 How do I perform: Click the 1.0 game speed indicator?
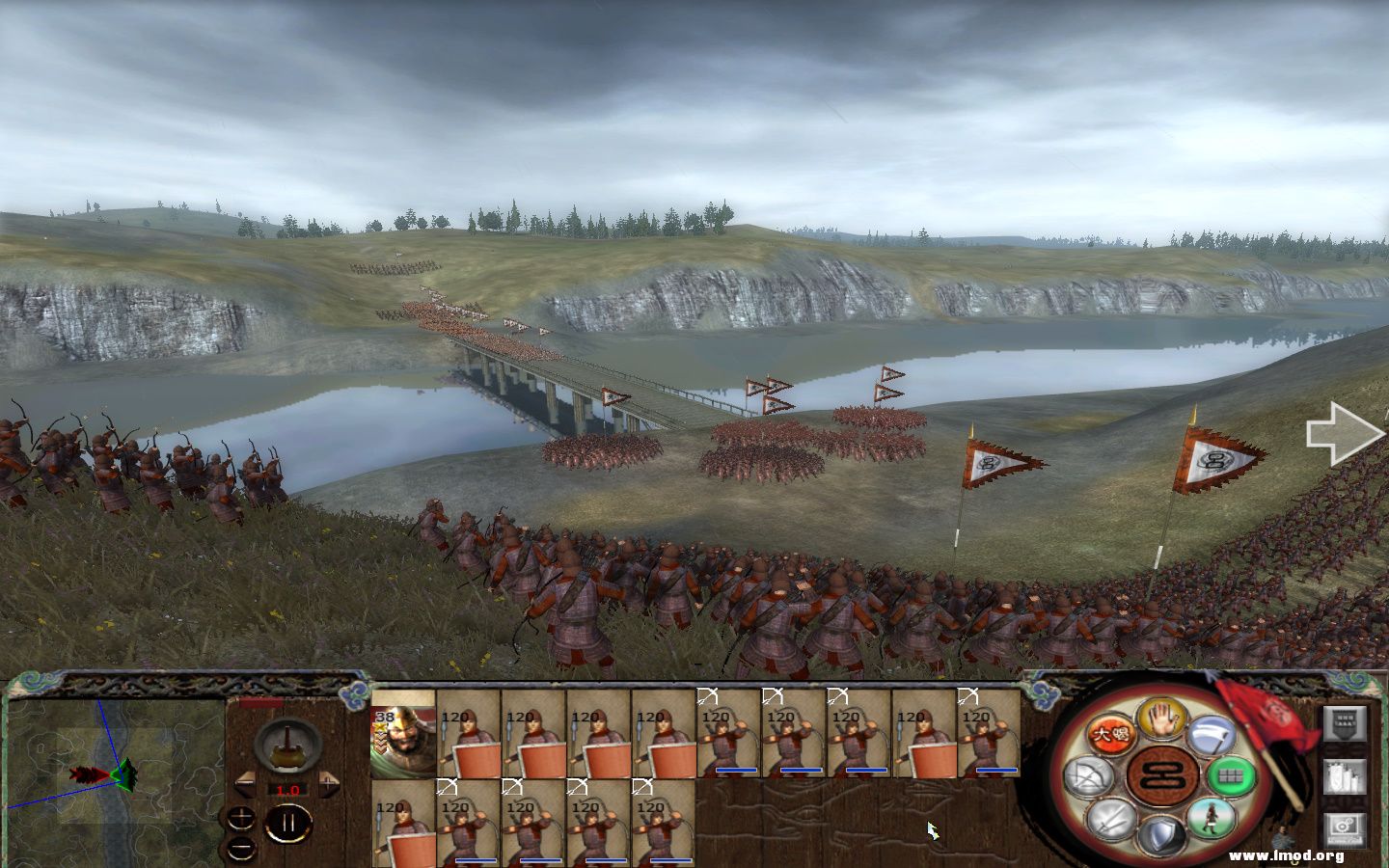(287, 790)
